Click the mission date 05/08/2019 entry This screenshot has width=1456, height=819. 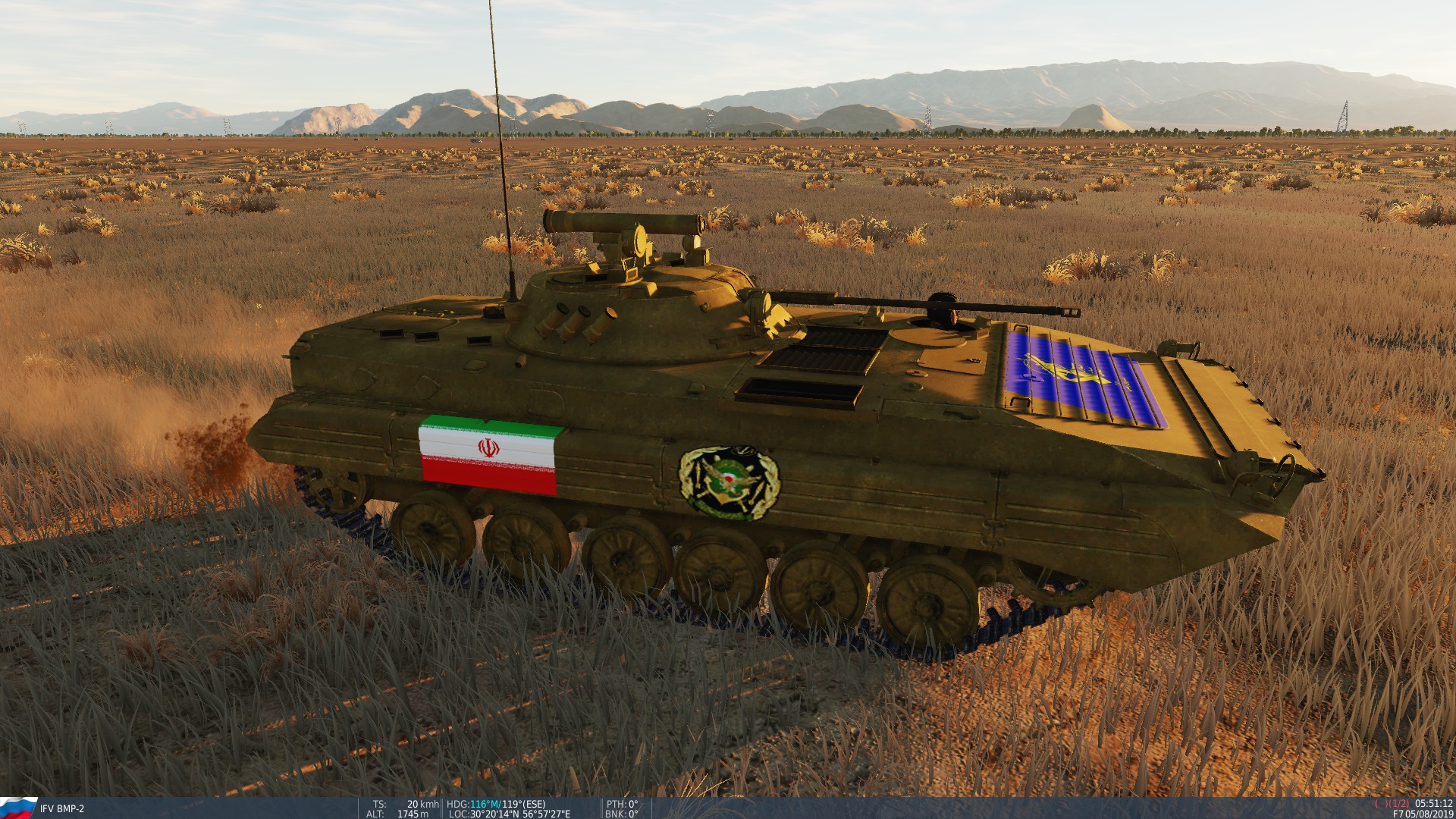coord(1429,814)
